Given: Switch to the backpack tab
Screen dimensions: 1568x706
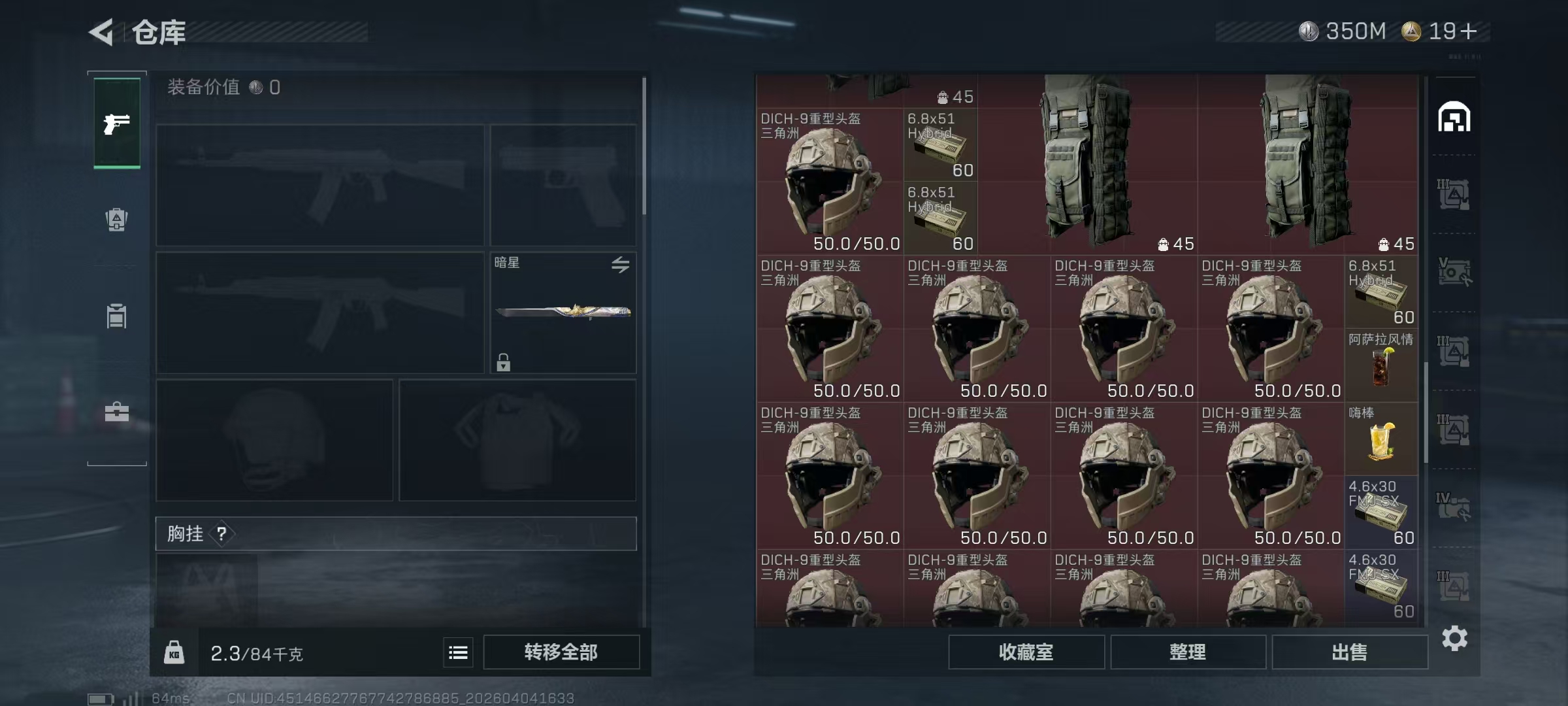Looking at the screenshot, I should pos(116,220).
